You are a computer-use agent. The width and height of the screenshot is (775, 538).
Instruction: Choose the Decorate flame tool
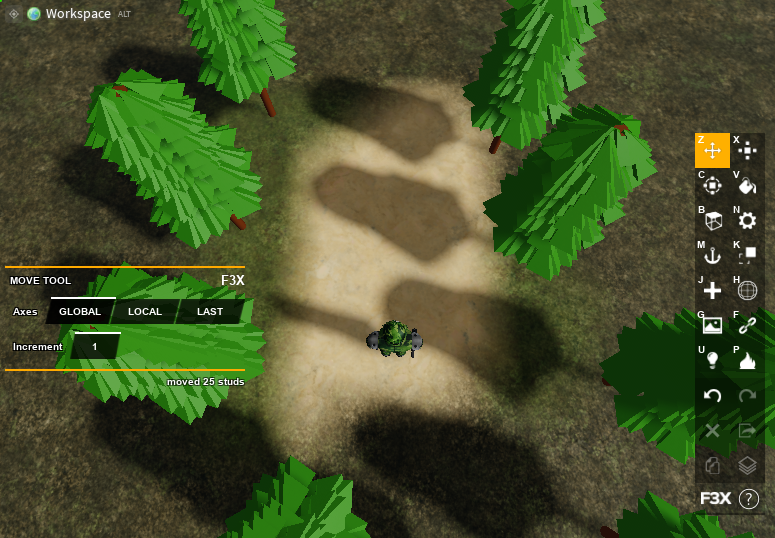[747, 361]
